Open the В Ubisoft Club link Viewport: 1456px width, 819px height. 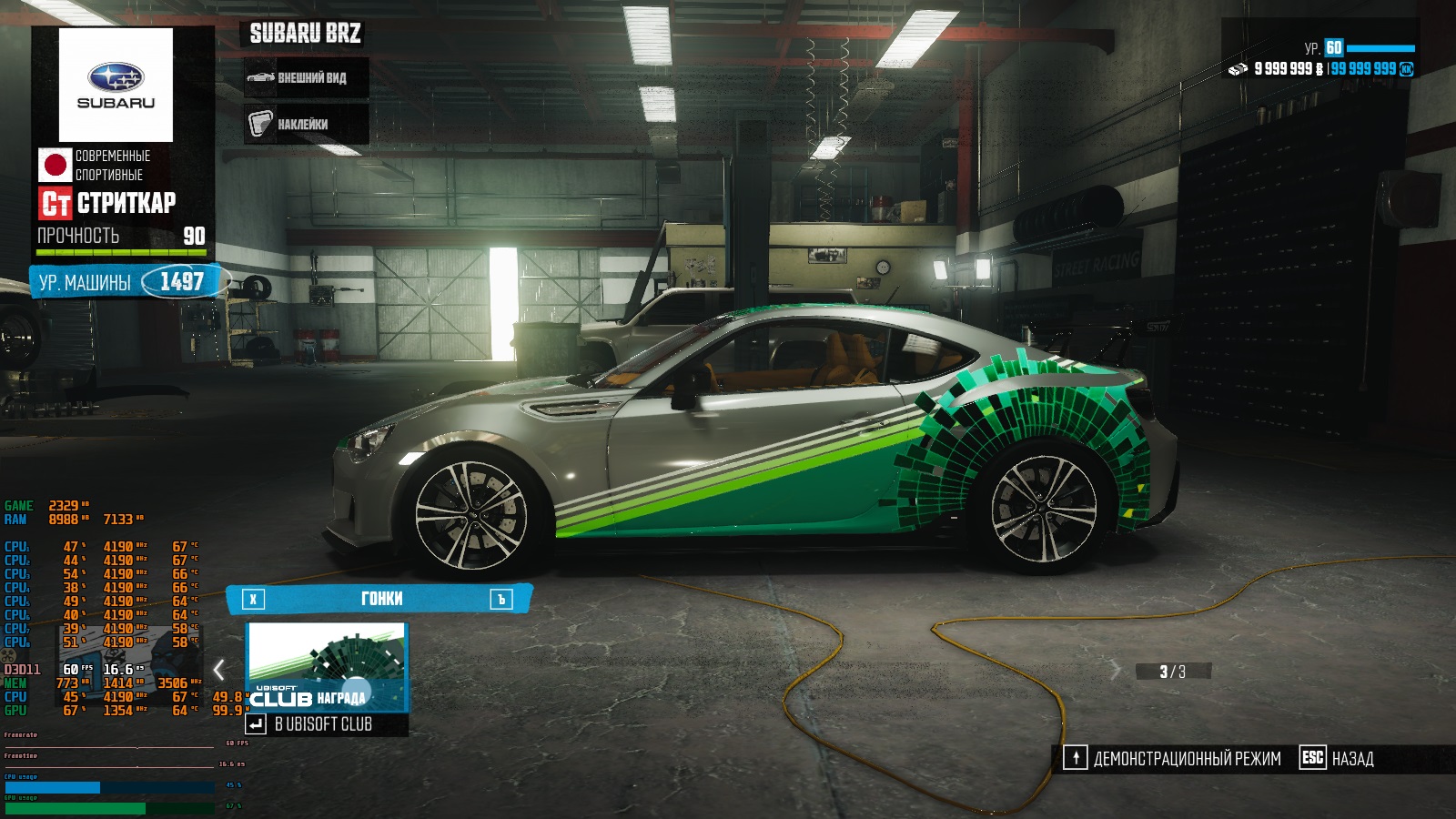pos(323,724)
